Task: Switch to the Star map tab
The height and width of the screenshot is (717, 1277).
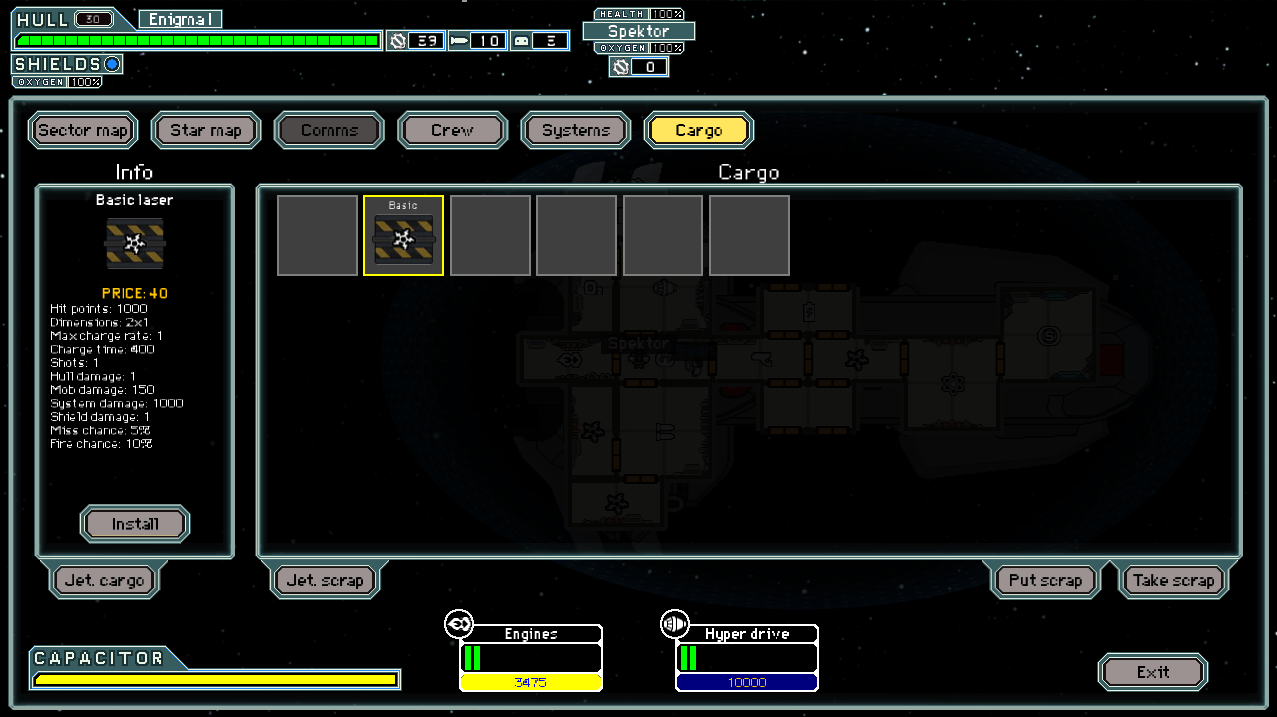Action: click(x=206, y=130)
